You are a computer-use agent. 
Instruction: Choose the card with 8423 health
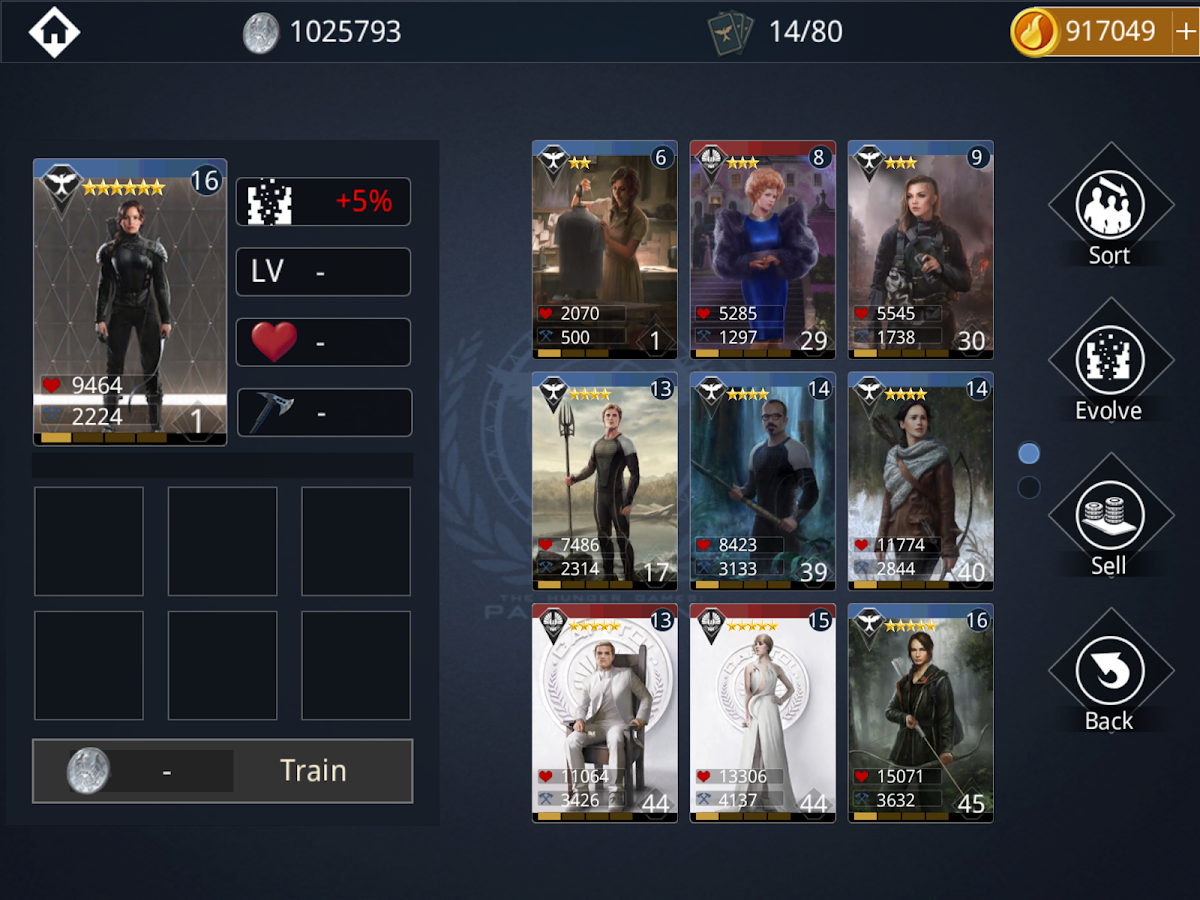point(762,481)
